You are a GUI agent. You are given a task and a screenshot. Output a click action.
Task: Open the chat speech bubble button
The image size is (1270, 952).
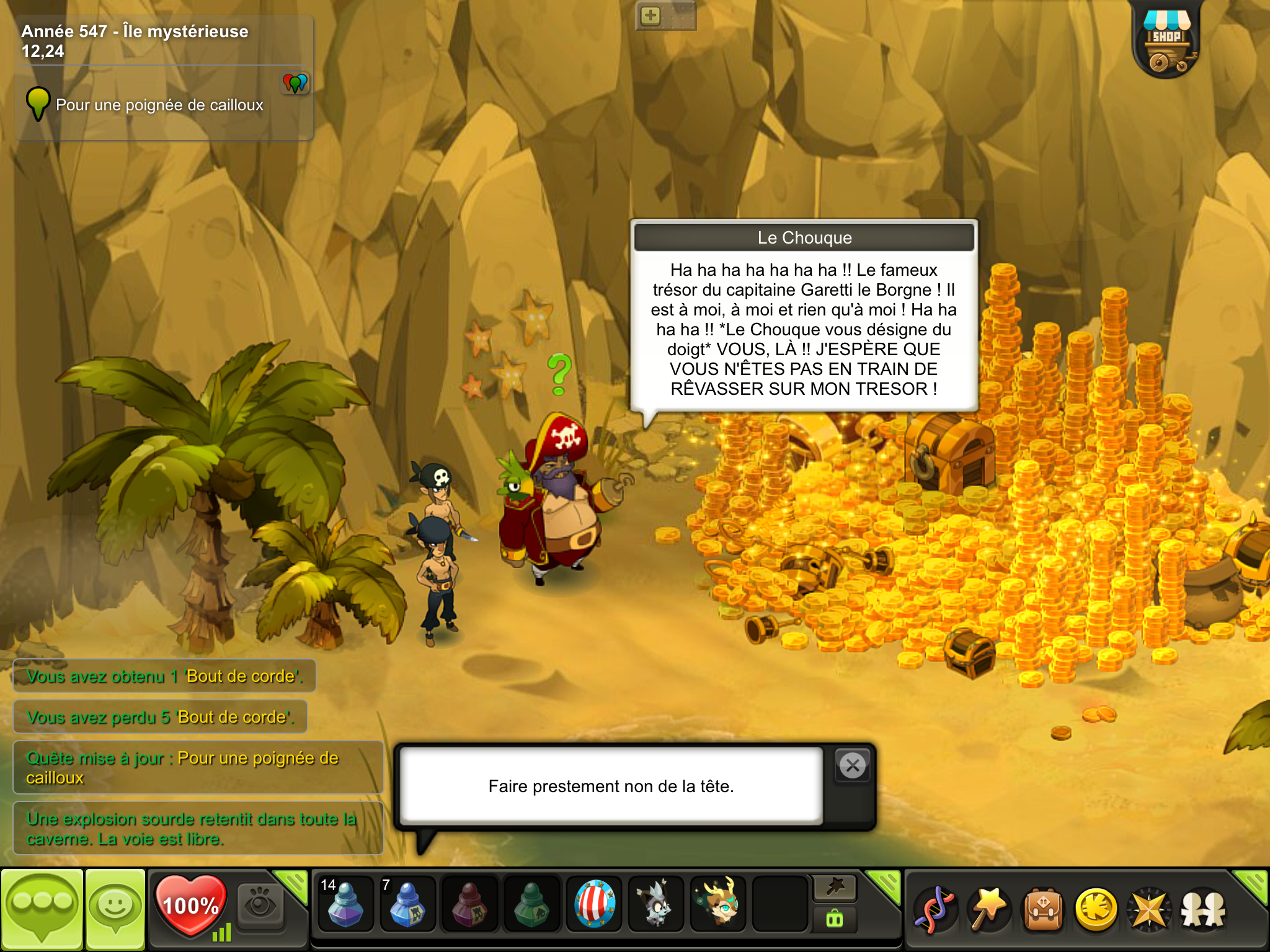tap(42, 909)
